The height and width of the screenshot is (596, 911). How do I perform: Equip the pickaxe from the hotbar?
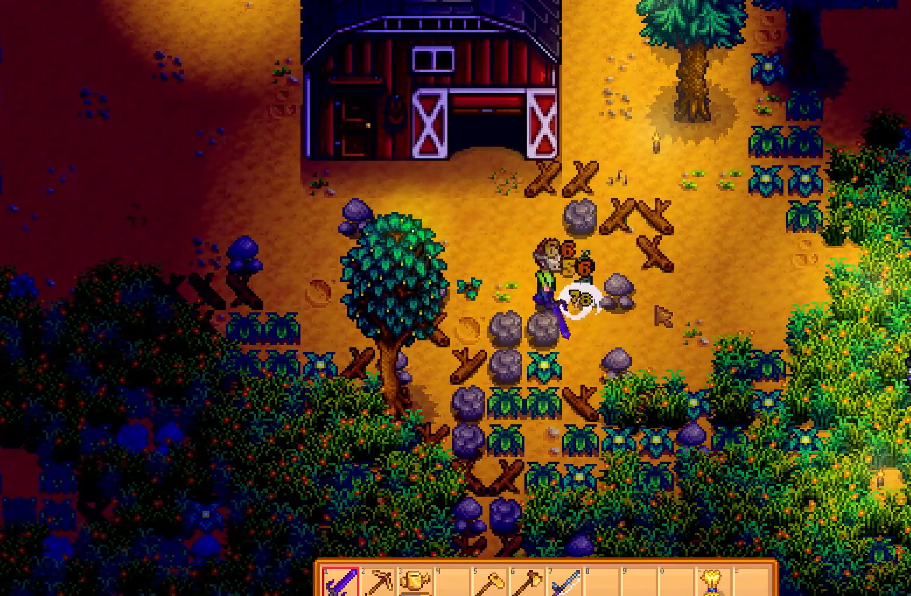pos(379,582)
